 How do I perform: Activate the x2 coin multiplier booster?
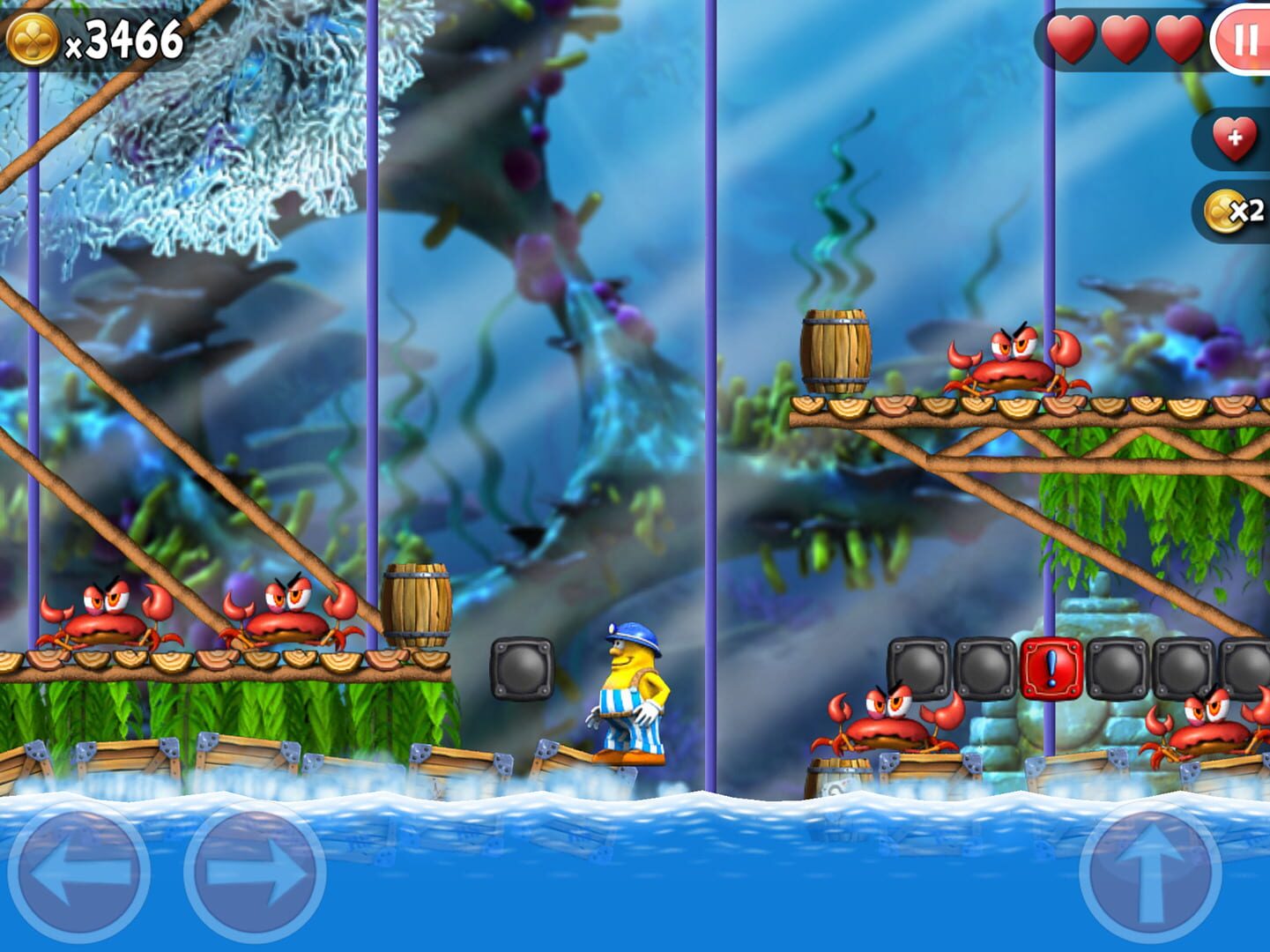click(1232, 210)
